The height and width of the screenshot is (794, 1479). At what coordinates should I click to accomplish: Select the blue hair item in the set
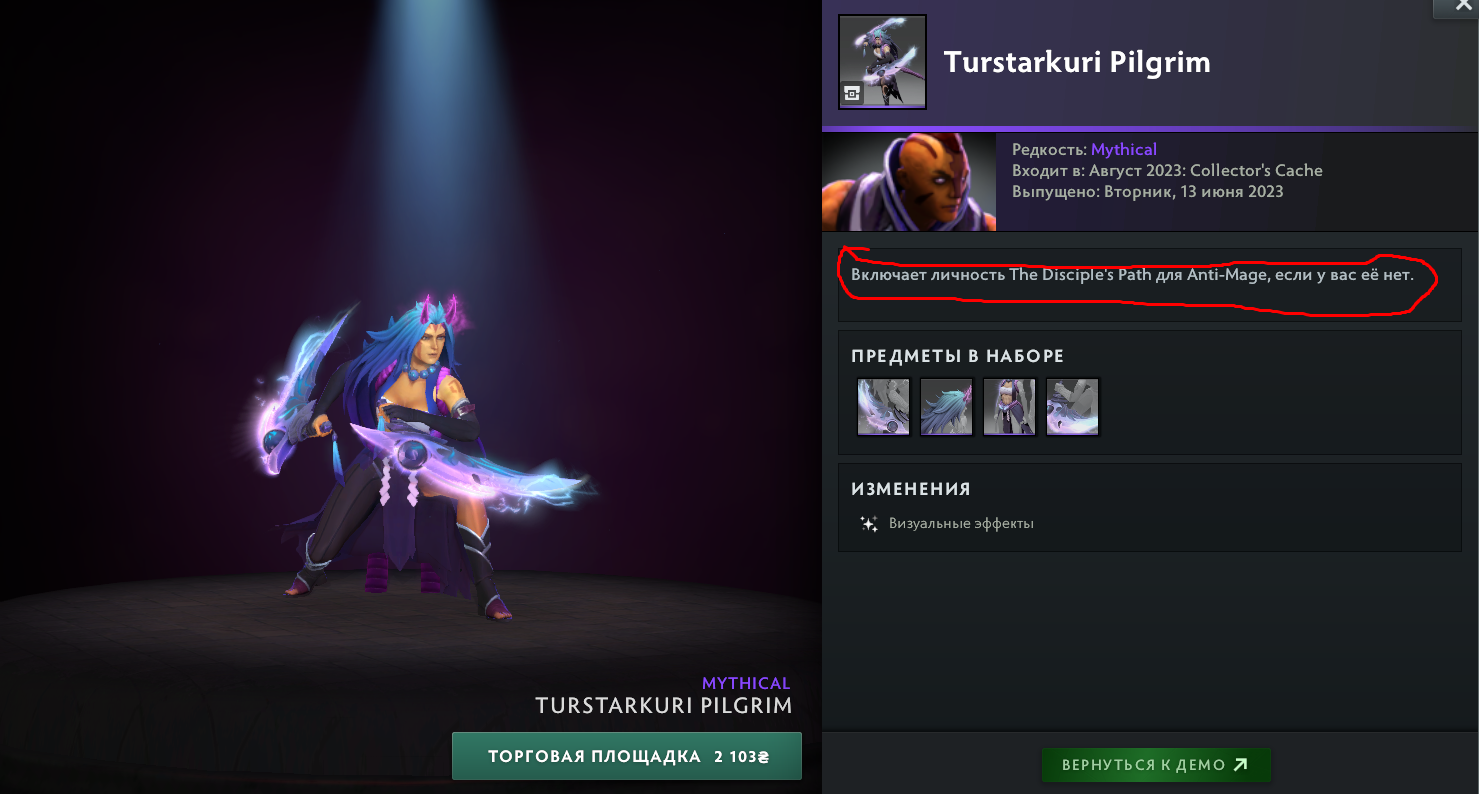[946, 406]
